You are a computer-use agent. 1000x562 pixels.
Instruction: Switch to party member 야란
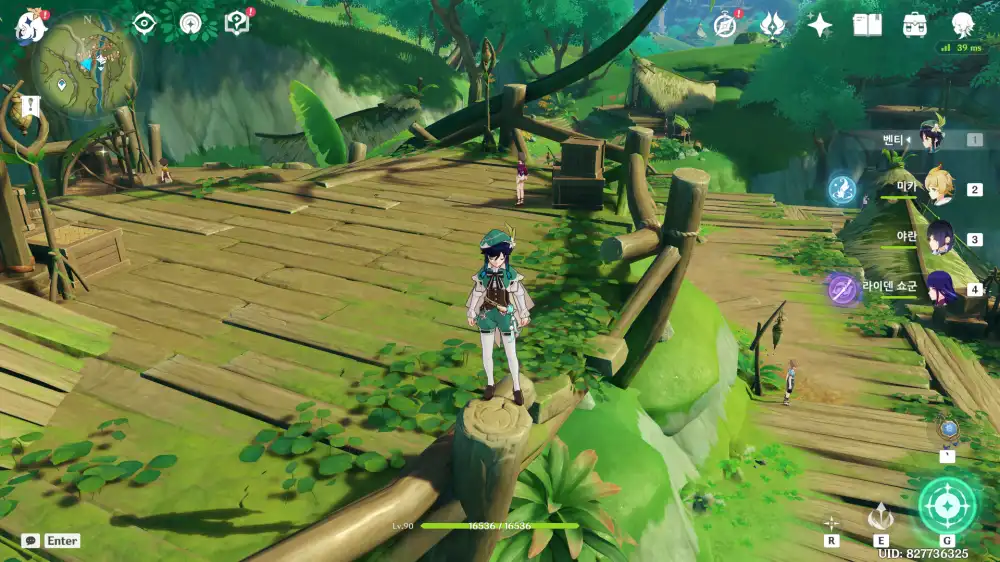pyautogui.click(x=940, y=238)
